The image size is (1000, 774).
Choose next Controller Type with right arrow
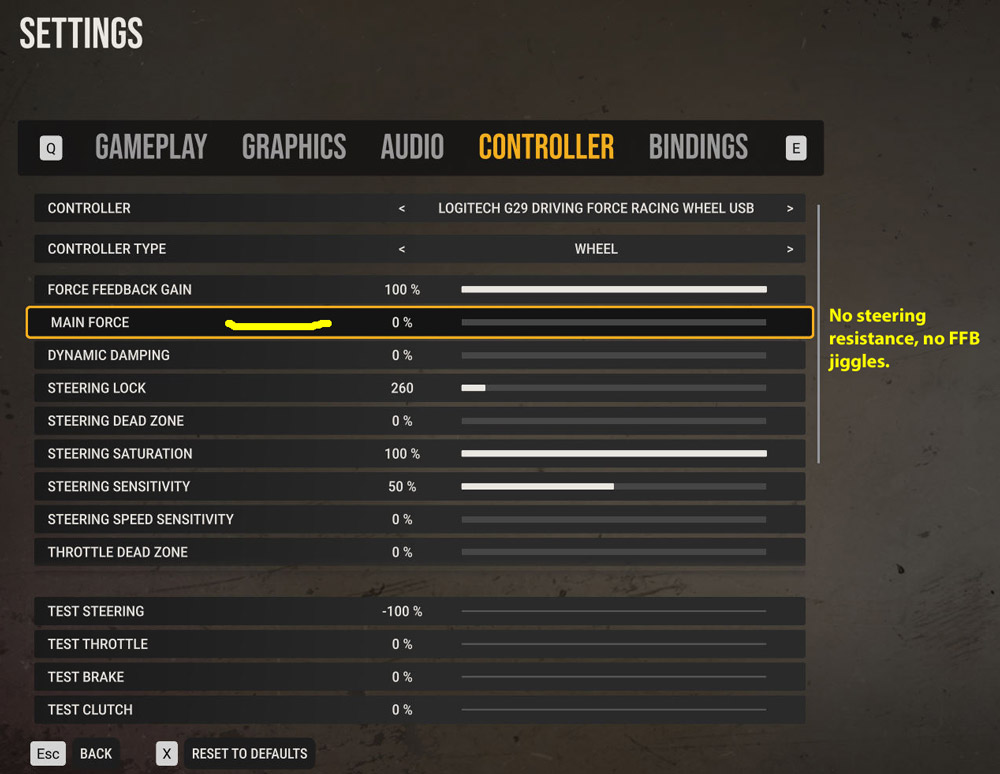coord(790,249)
